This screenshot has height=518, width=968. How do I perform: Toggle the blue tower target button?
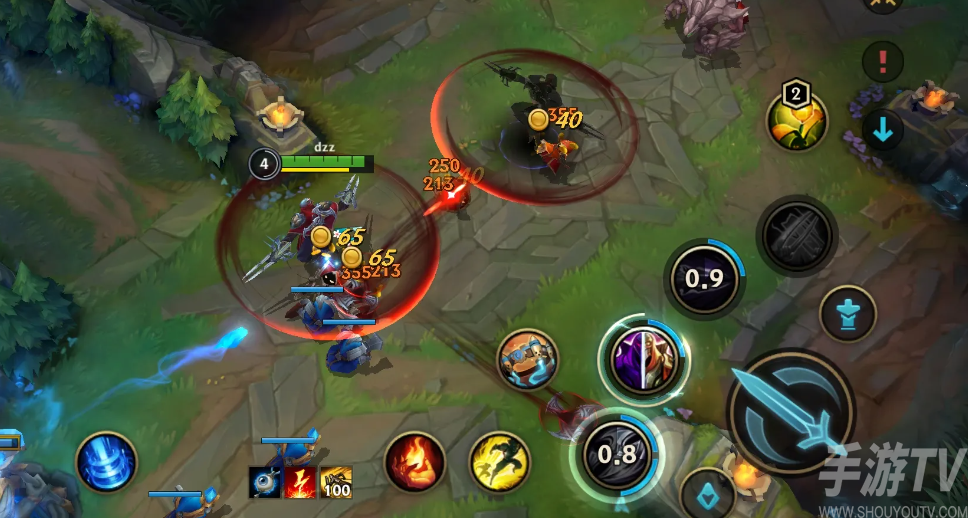(x=847, y=313)
